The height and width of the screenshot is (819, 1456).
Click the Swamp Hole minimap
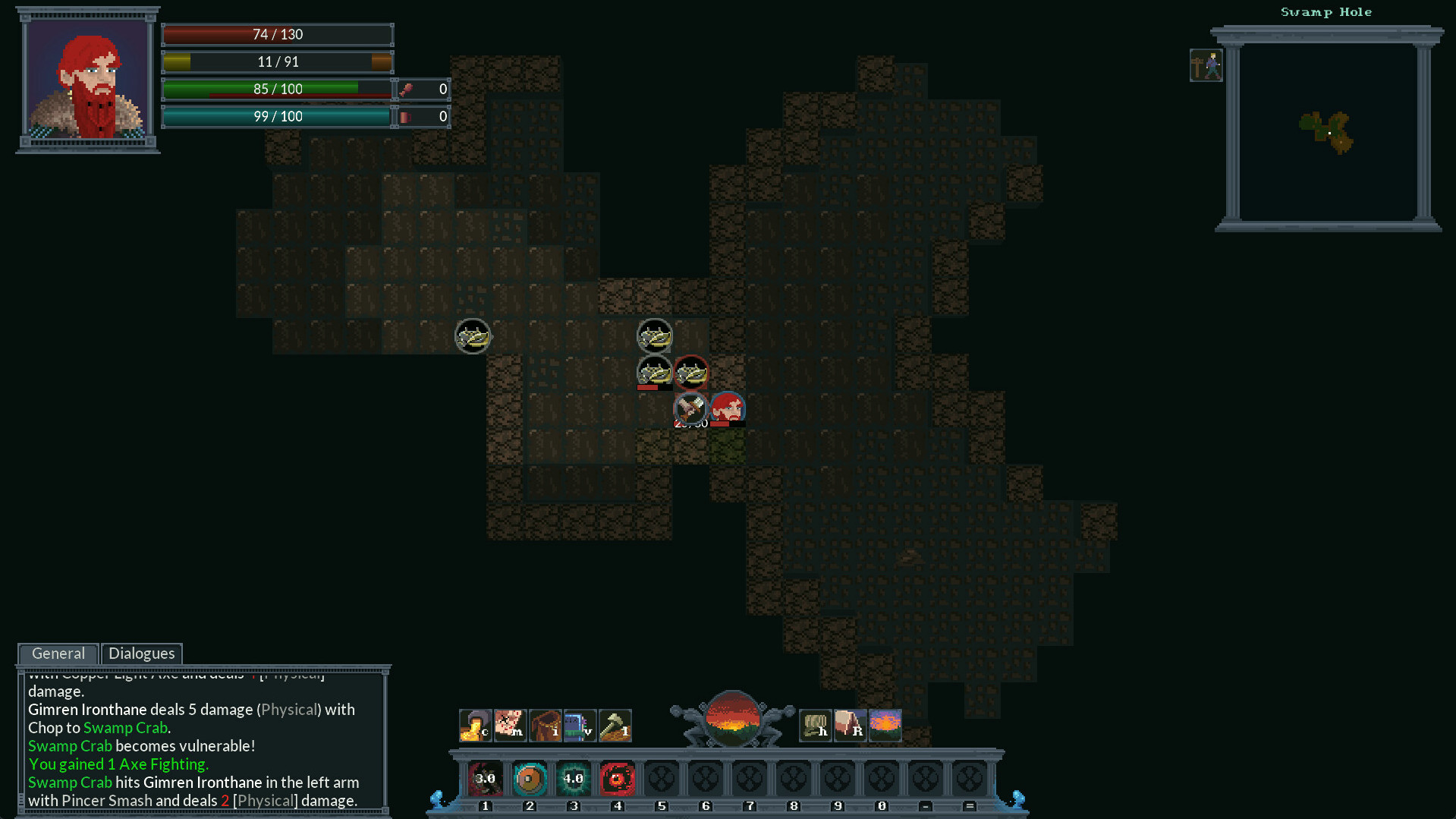[1327, 133]
